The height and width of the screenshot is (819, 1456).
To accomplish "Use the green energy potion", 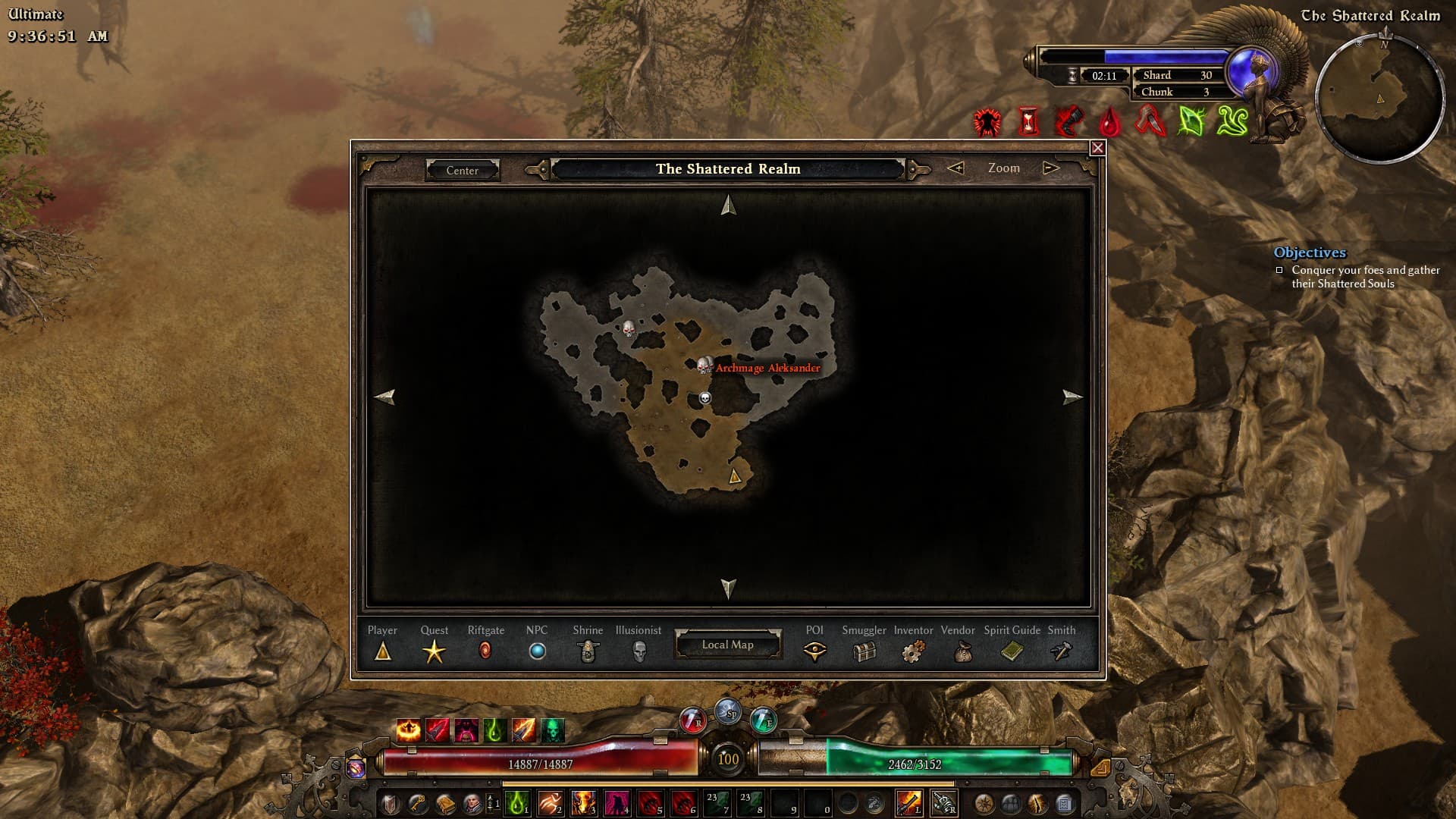I will (x=763, y=720).
